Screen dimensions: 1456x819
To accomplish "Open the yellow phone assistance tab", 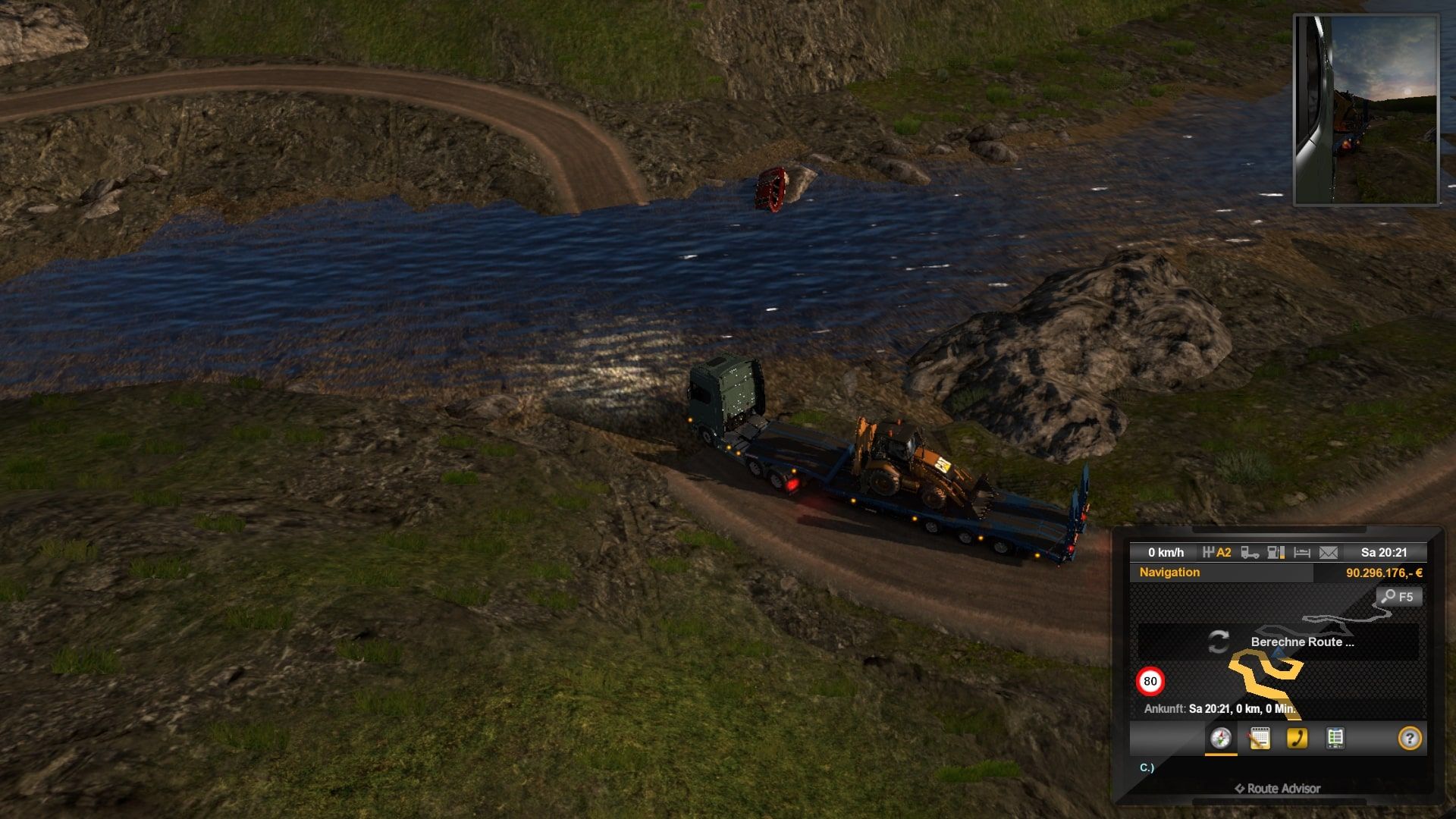I will point(1297,738).
